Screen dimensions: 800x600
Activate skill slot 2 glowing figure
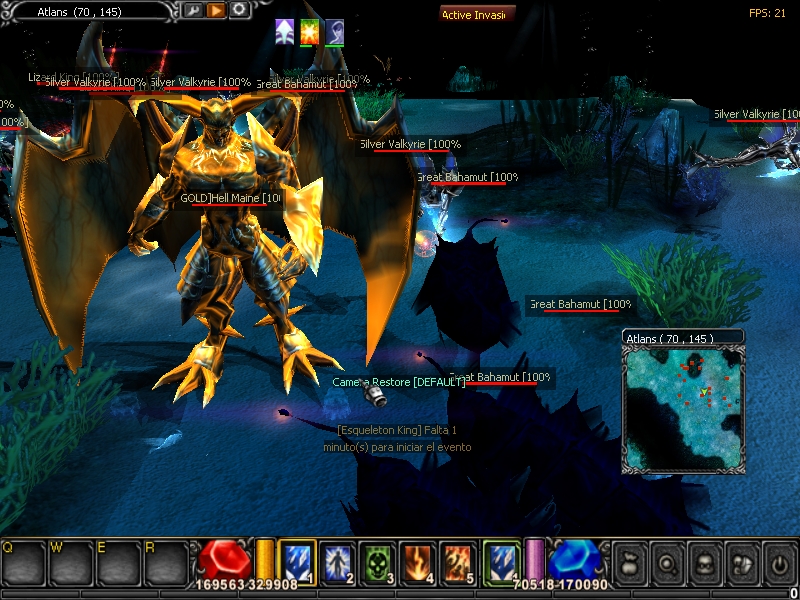pos(337,560)
